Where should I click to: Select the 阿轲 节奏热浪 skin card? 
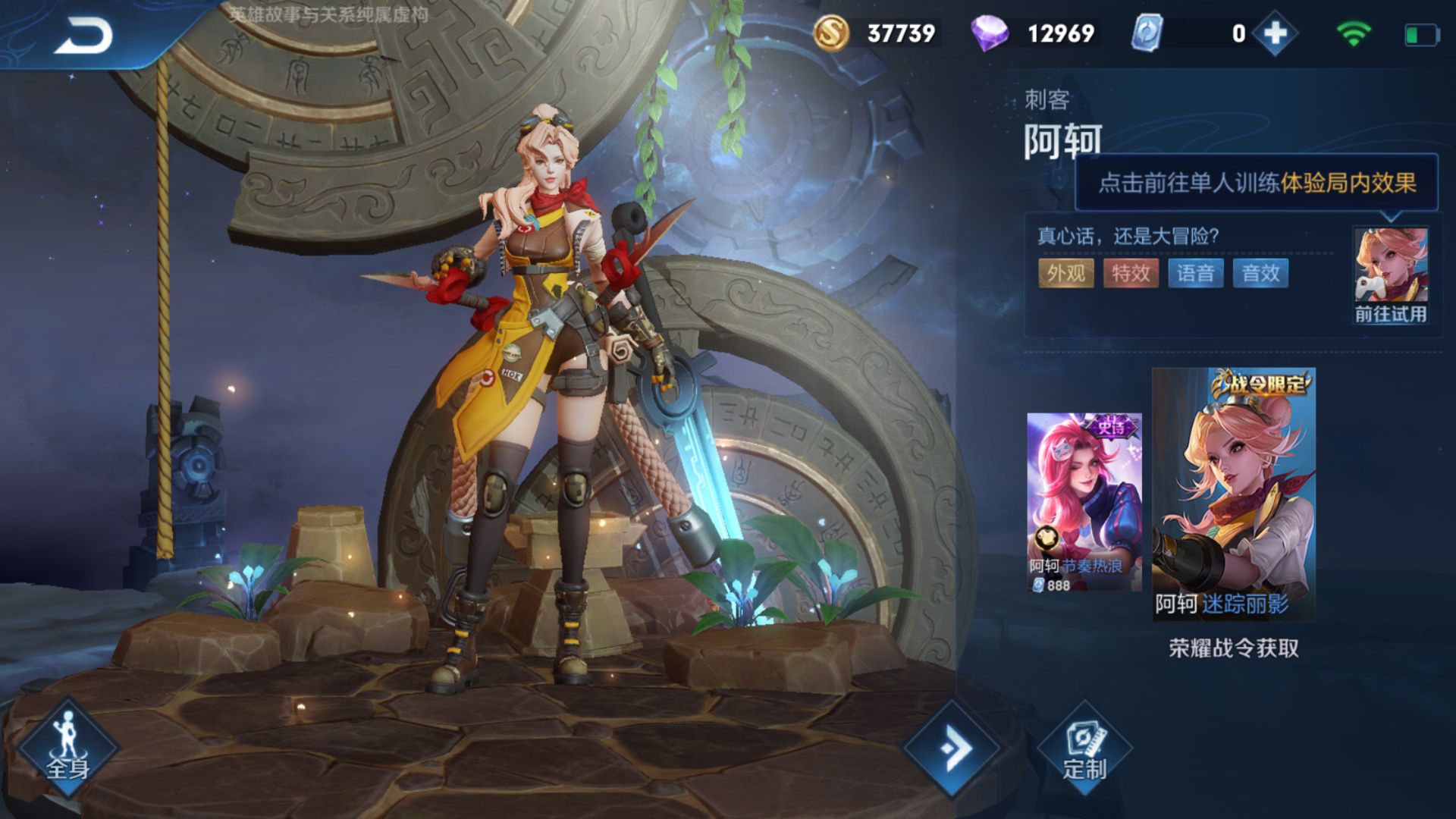click(1084, 502)
